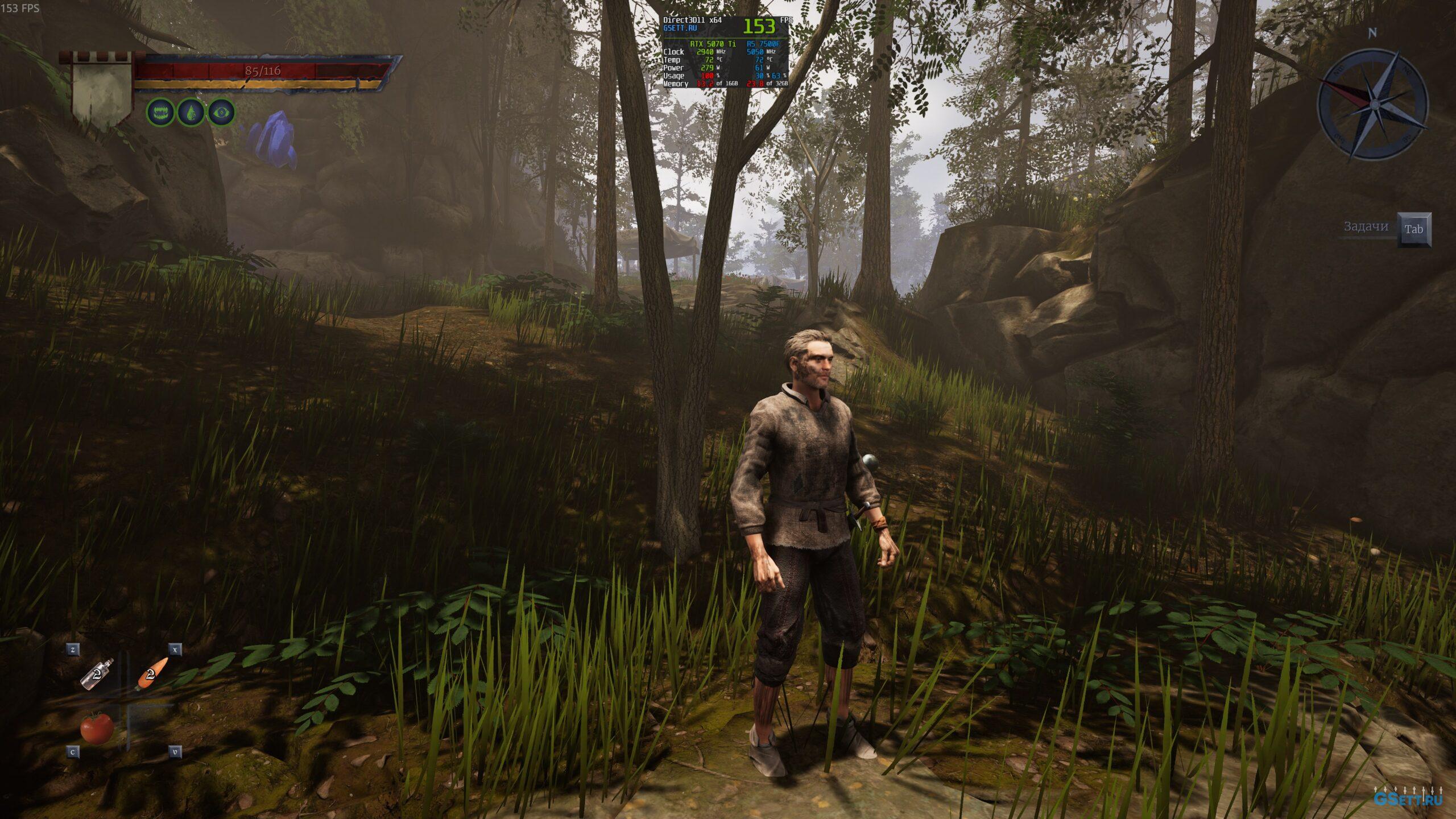Screen dimensions: 1456x819
Task: Choose the tomato quick slot item
Action: click(x=96, y=727)
